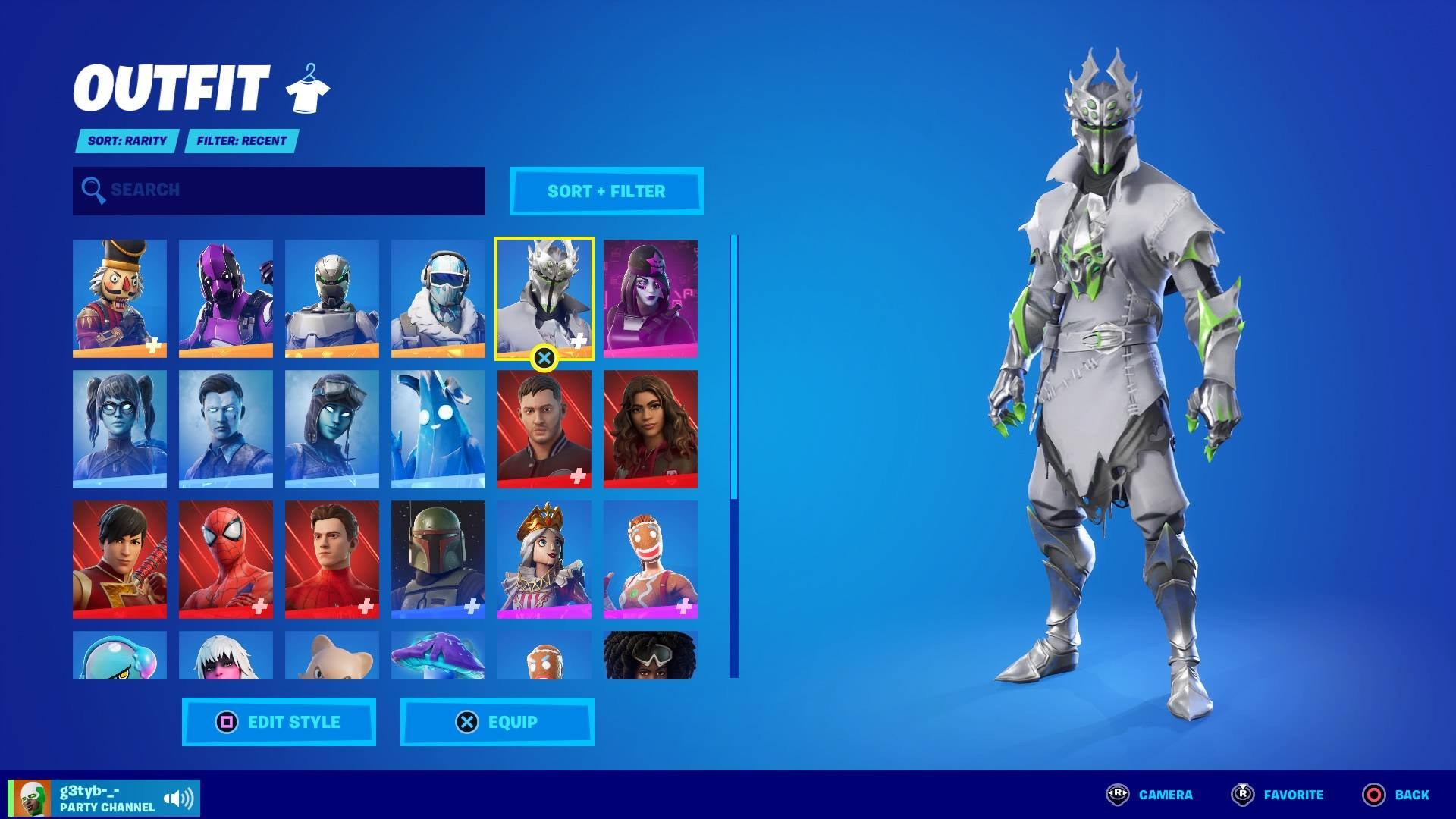
Task: Toggle the party channel speaker icon
Action: pos(179,799)
